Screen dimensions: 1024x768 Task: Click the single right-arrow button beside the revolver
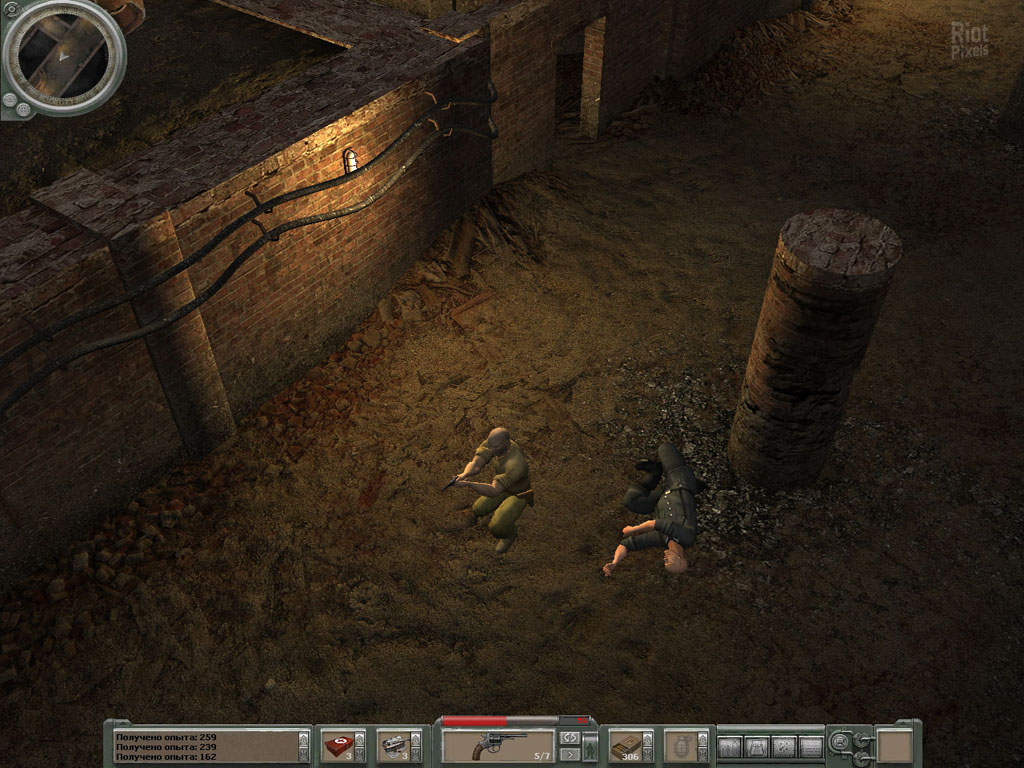click(569, 755)
